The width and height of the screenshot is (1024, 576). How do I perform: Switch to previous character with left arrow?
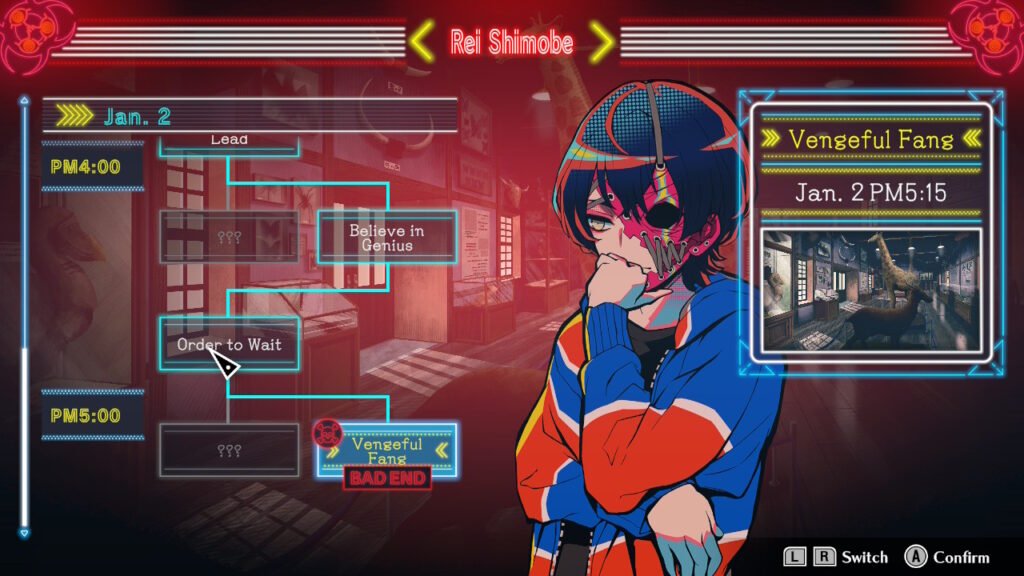pos(423,41)
